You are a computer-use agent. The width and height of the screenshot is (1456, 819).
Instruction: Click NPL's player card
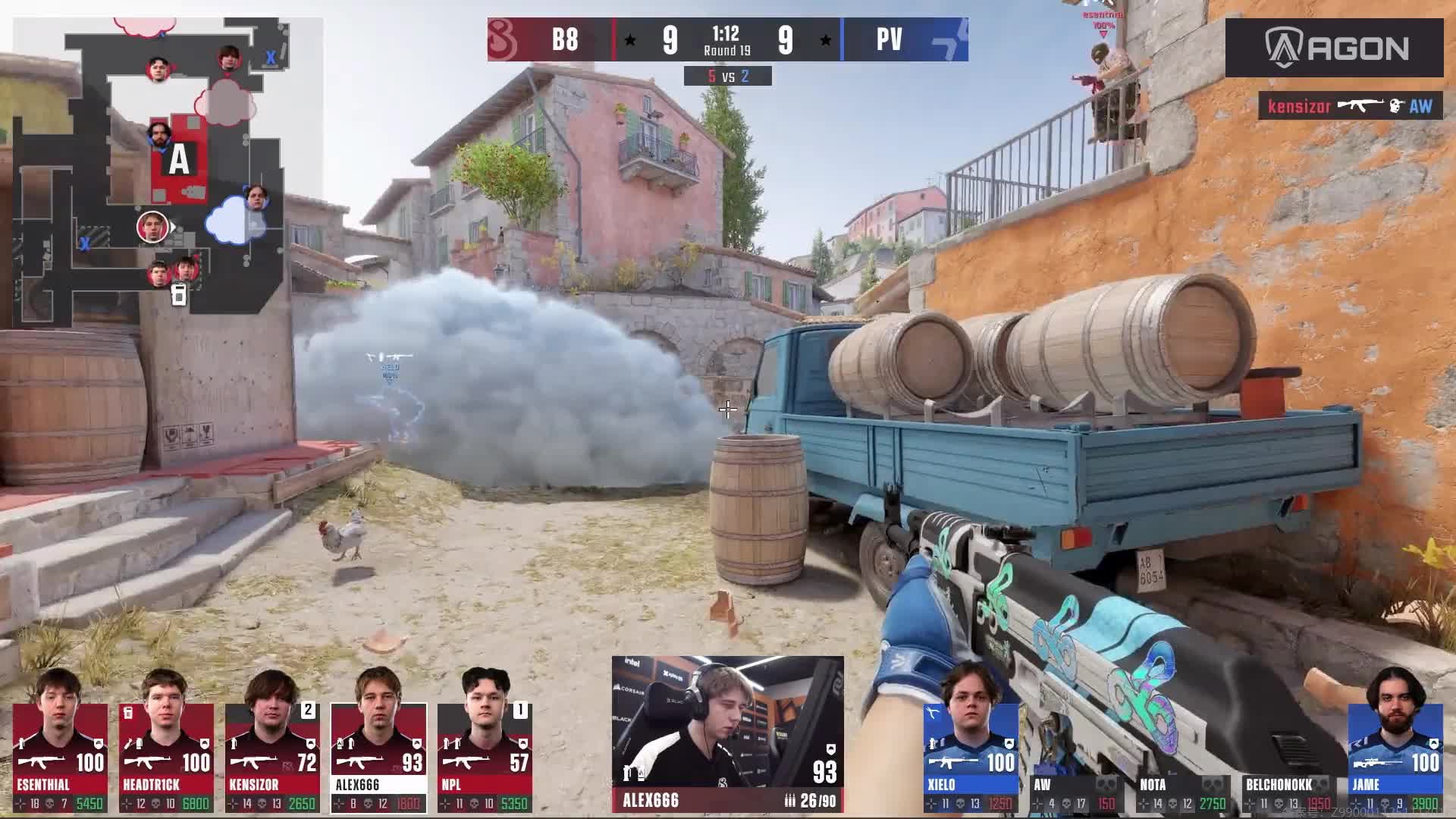pos(485,757)
